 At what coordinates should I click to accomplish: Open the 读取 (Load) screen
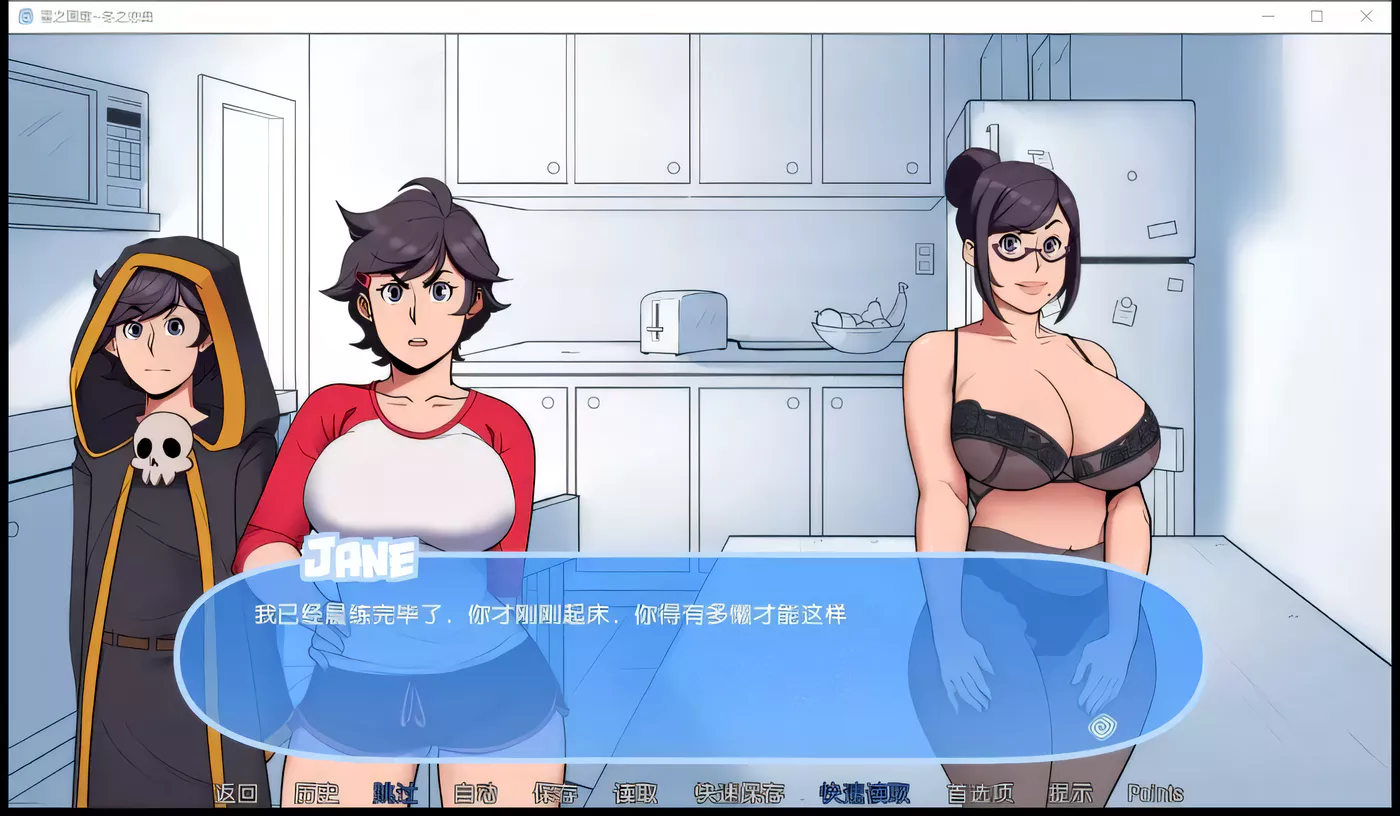[637, 793]
